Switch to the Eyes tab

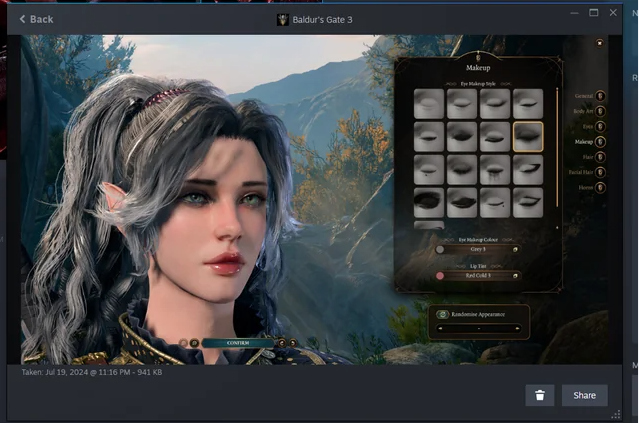(x=600, y=127)
